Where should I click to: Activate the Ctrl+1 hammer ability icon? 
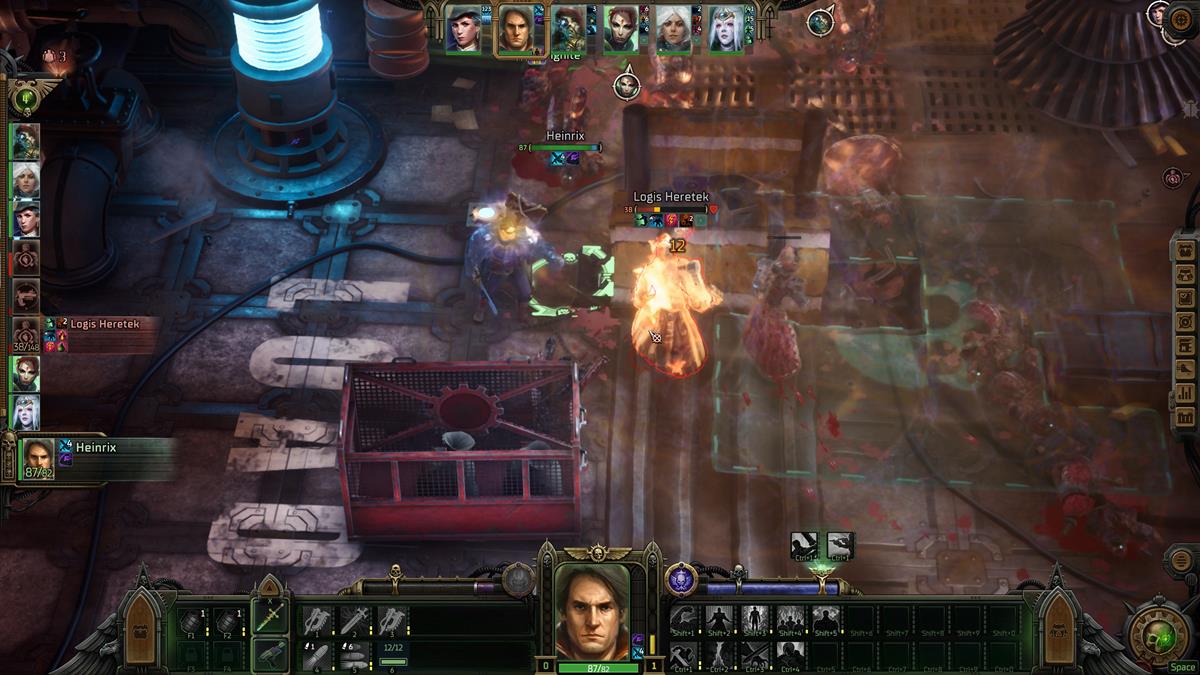(684, 655)
